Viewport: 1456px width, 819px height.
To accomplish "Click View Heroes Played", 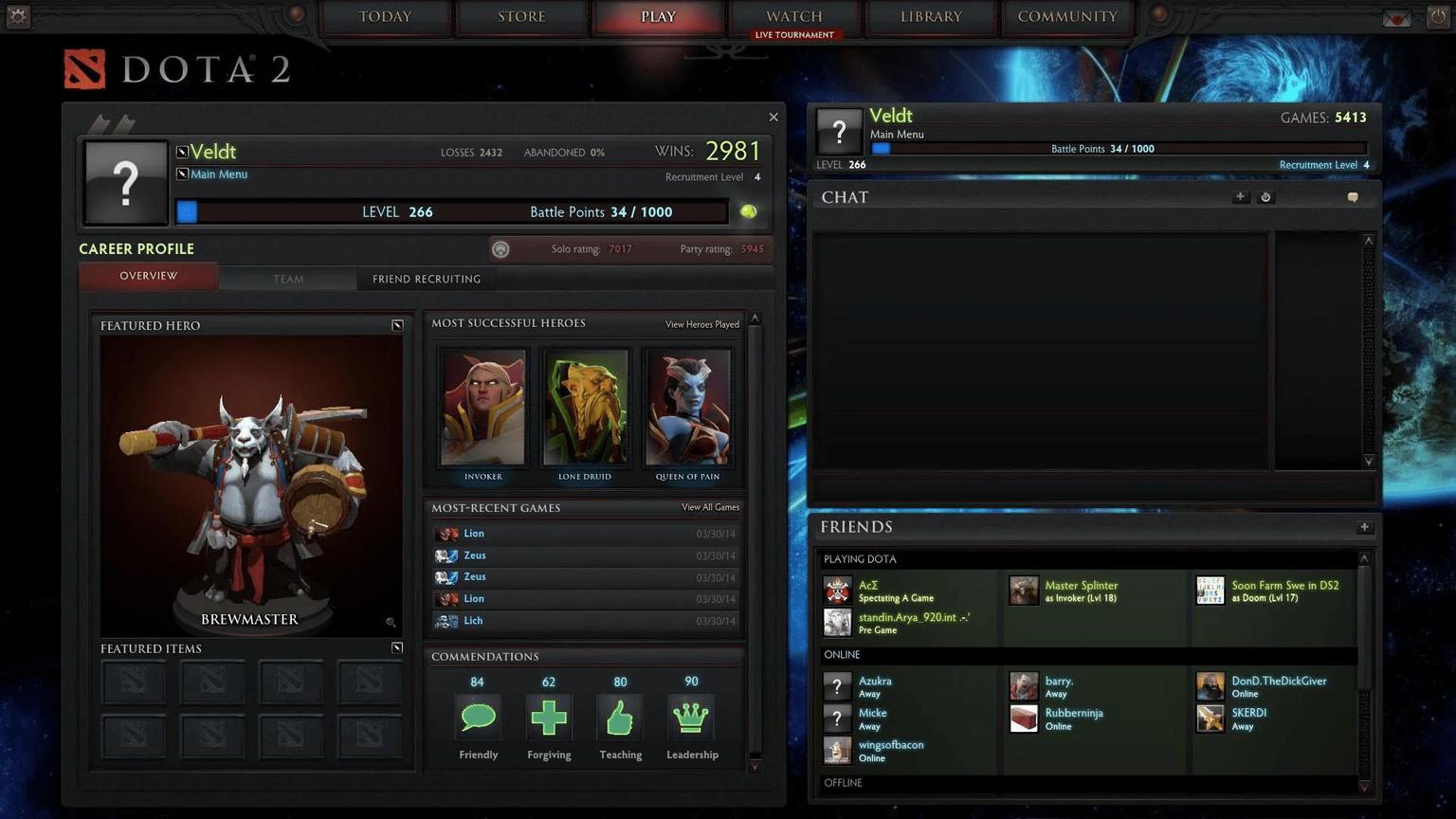I will pyautogui.click(x=701, y=323).
